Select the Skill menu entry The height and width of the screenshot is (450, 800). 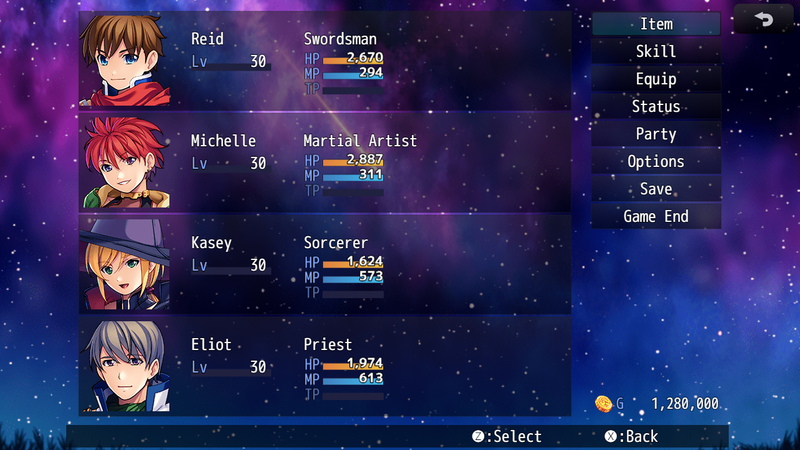click(656, 51)
